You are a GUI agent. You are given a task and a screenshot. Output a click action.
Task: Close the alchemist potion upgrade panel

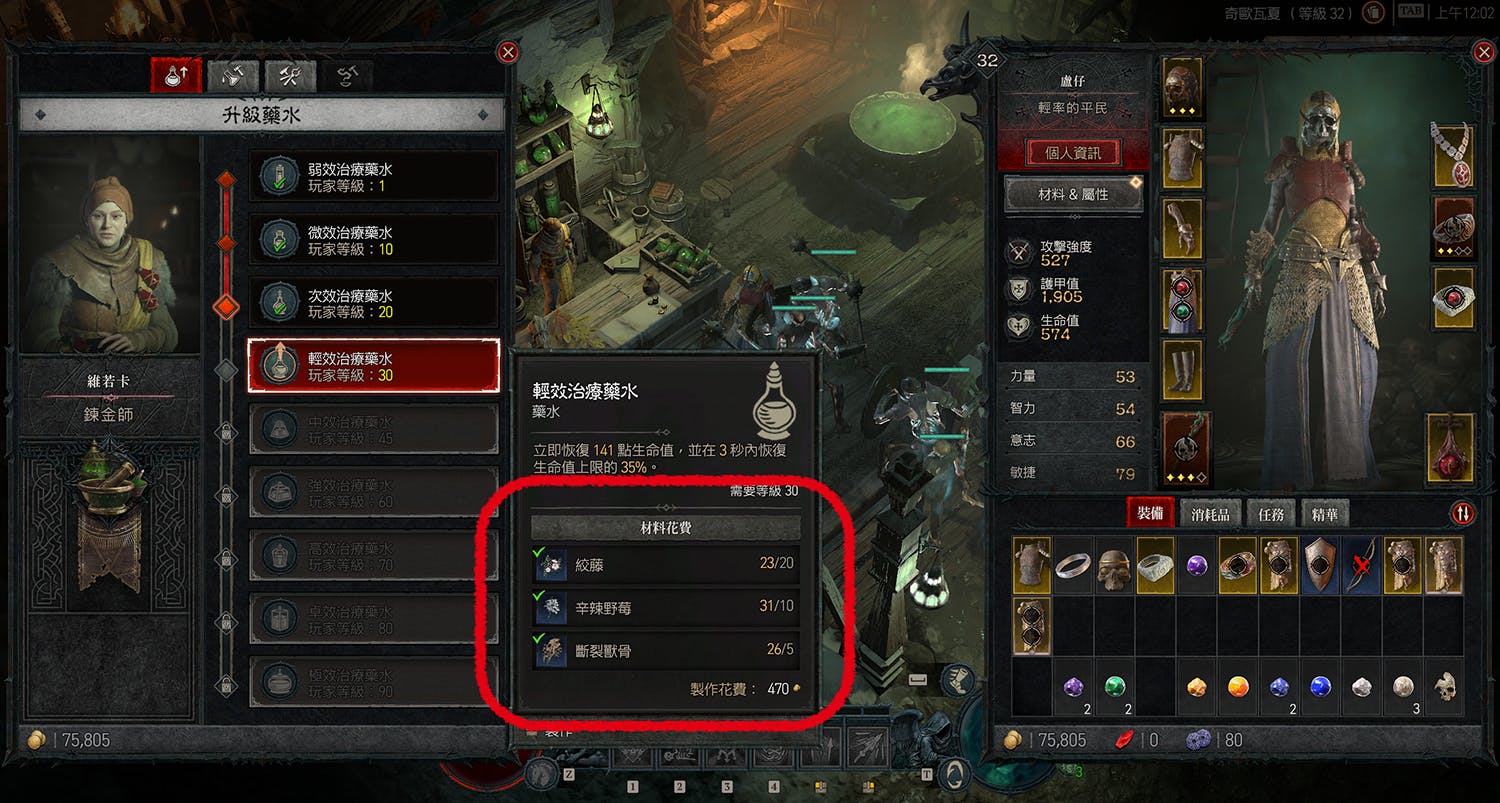tap(508, 52)
